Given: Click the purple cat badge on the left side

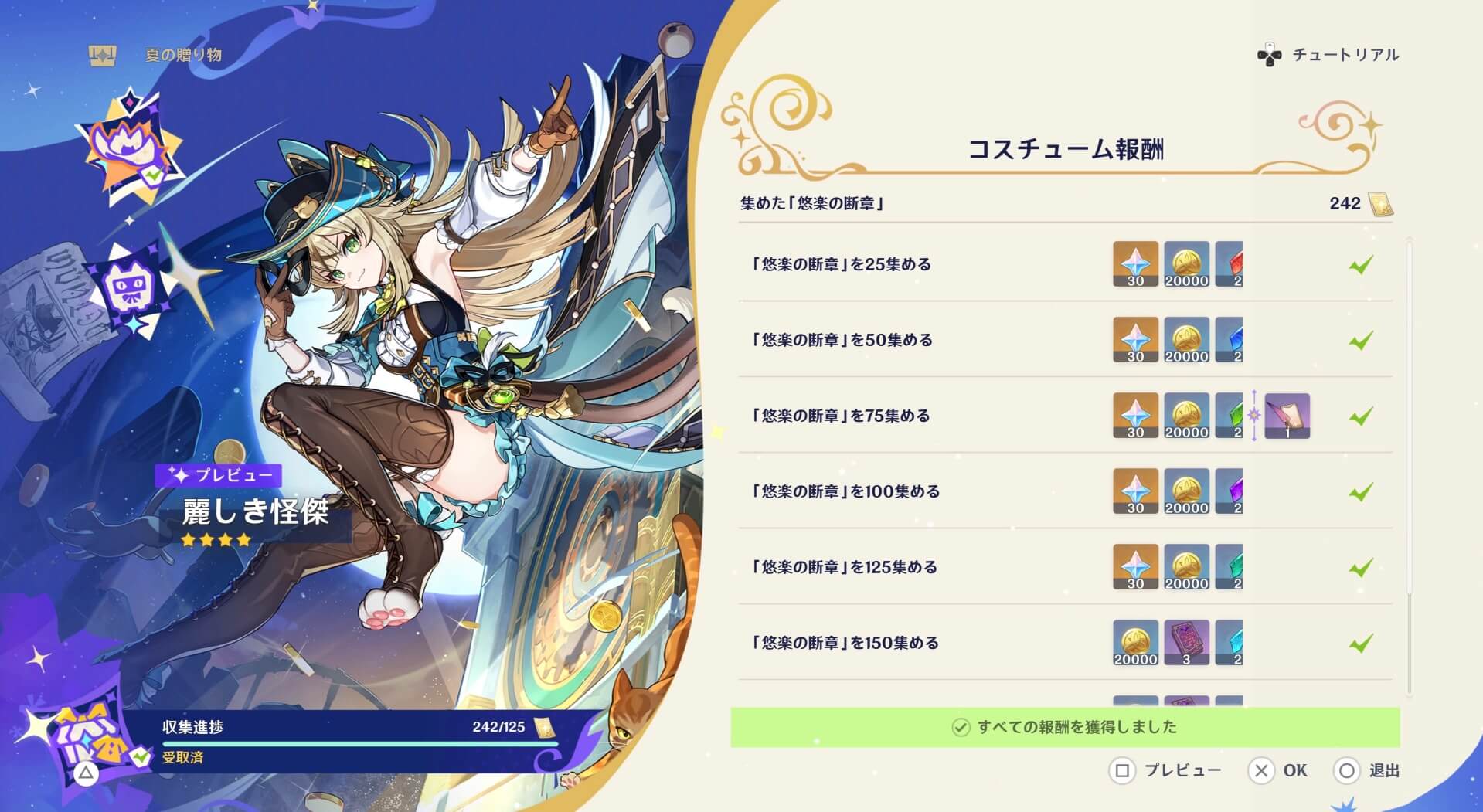Looking at the screenshot, I should click(131, 287).
